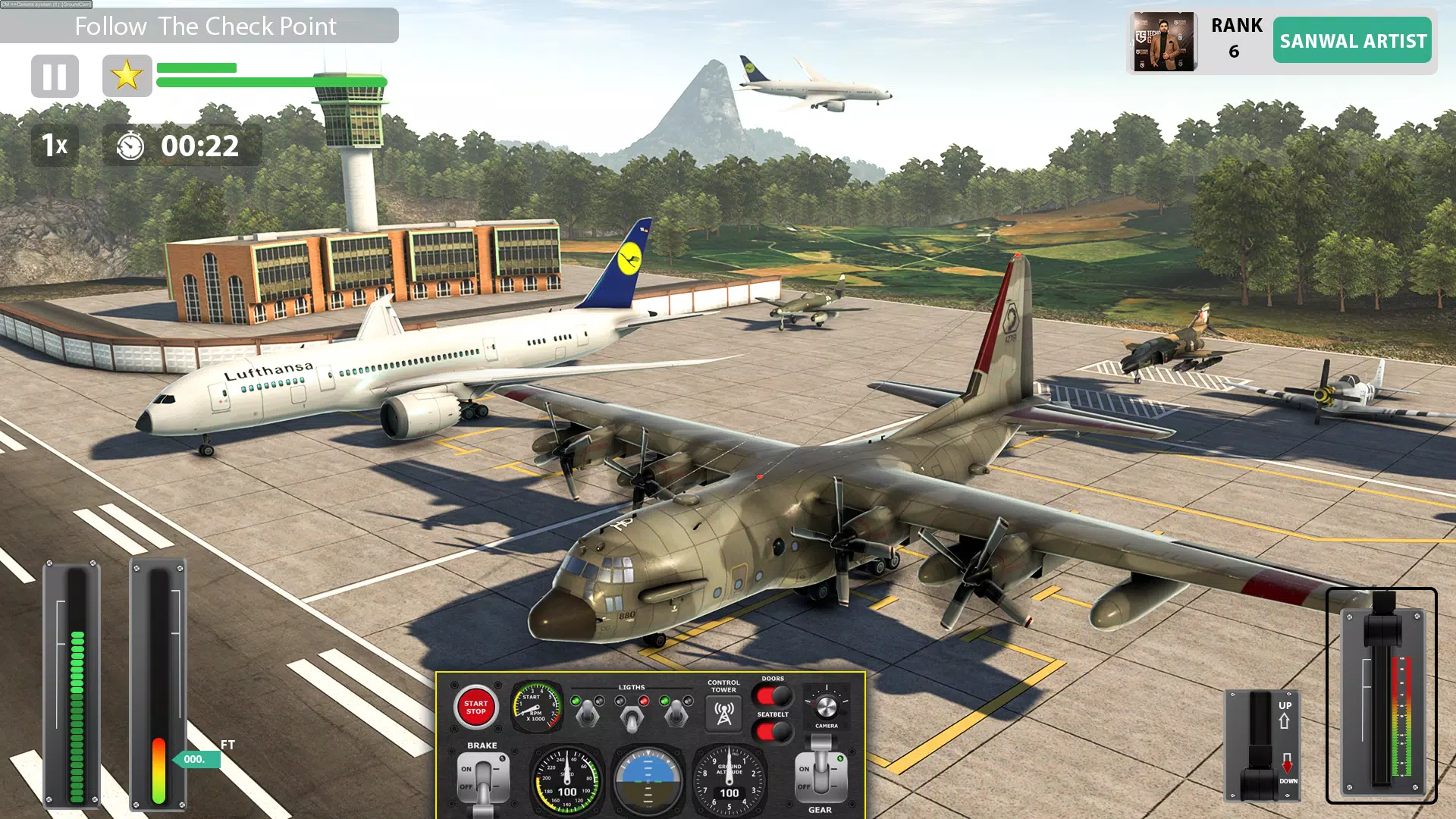Click the highlighted throttle lever handle
The height and width of the screenshot is (819, 1456).
pyautogui.click(x=1382, y=626)
